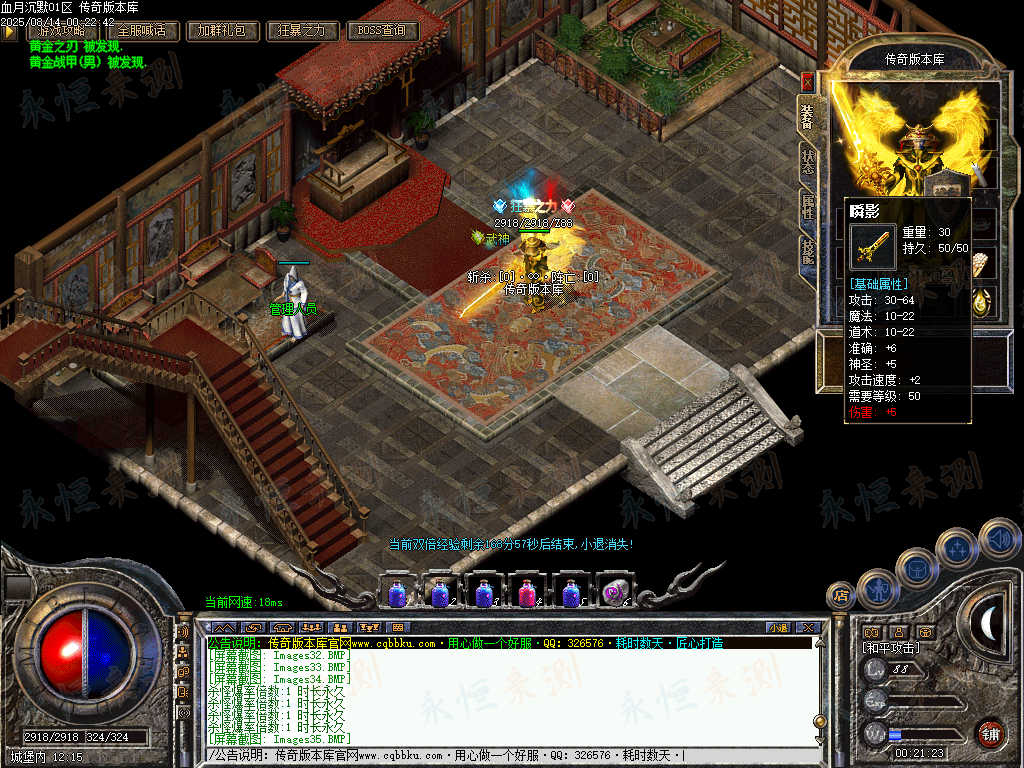Open the 店 shop round button
This screenshot has width=1024, height=768.
[x=841, y=596]
